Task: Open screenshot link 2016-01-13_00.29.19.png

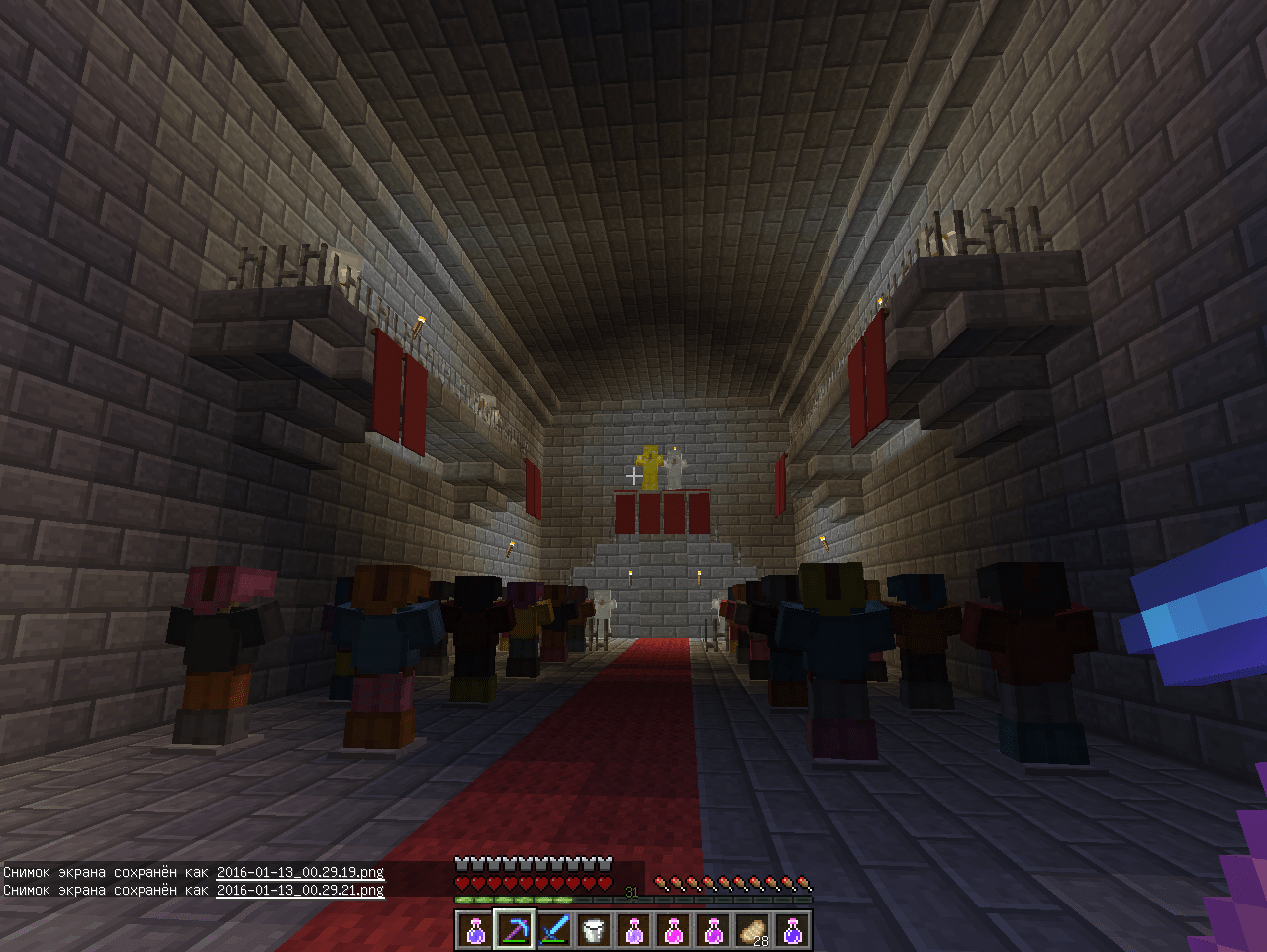Action: click(300, 872)
